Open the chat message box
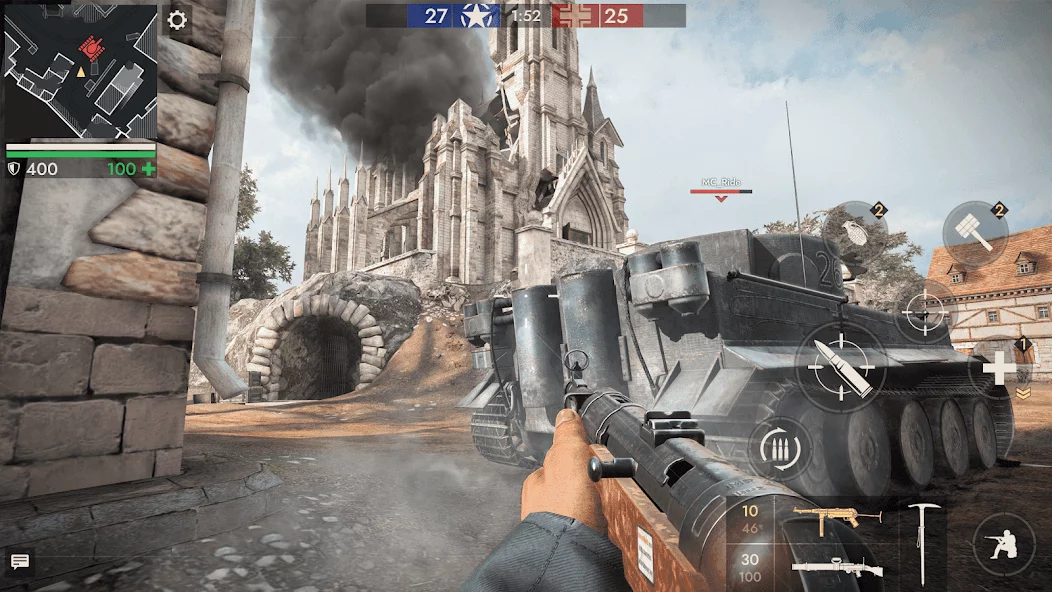The image size is (1052, 592). (19, 562)
